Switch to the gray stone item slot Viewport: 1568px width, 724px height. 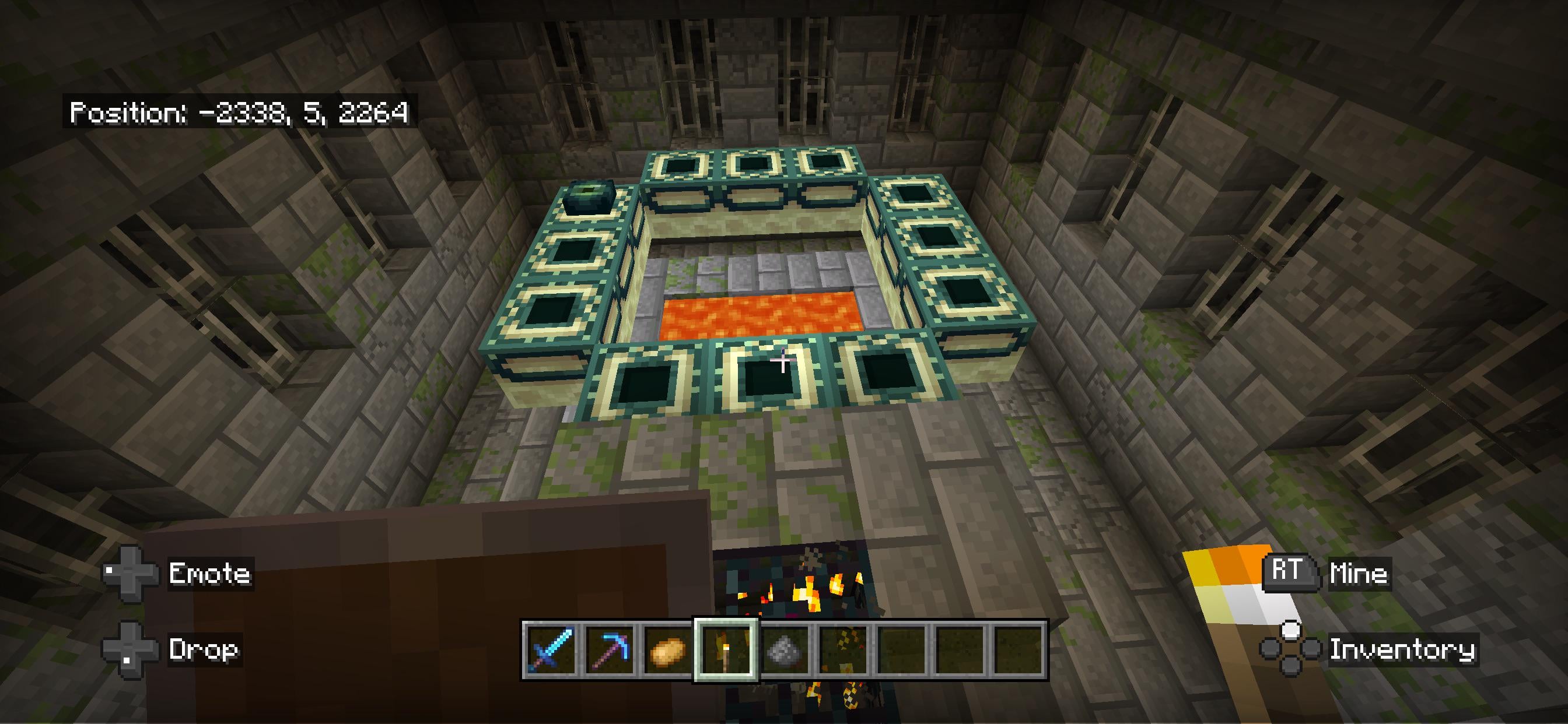point(785,650)
